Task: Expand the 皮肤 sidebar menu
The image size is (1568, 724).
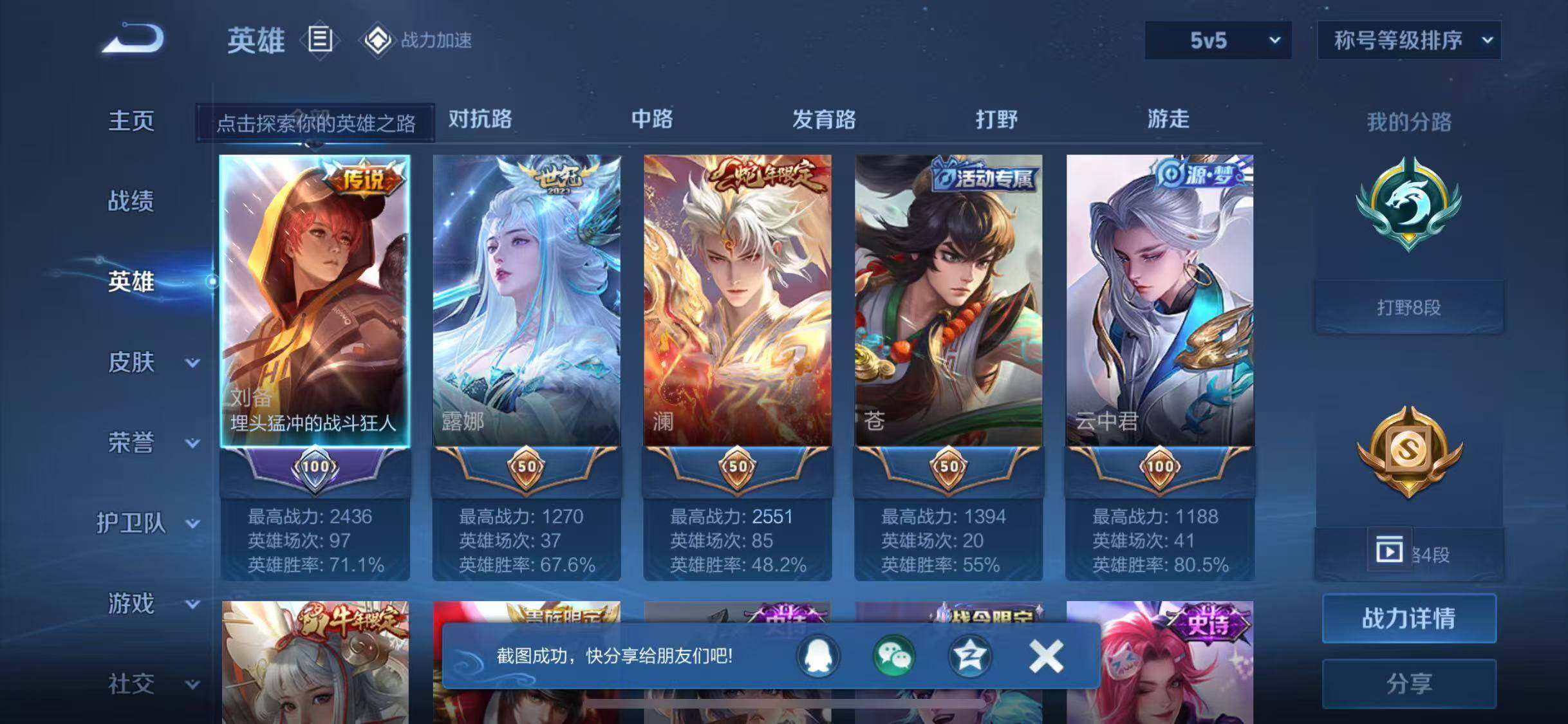Action: tap(153, 362)
